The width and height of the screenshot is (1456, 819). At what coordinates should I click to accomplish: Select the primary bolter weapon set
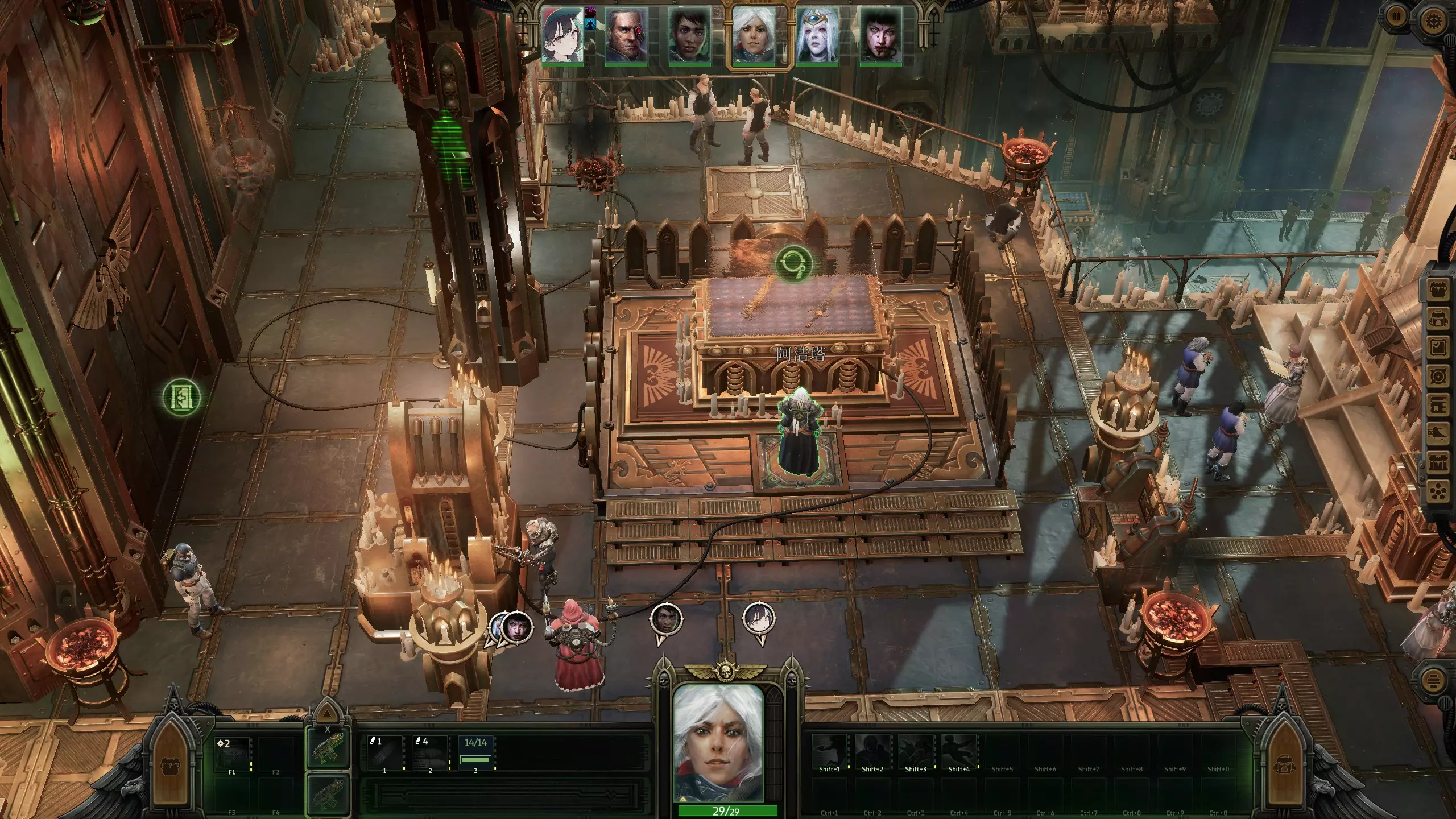[328, 748]
